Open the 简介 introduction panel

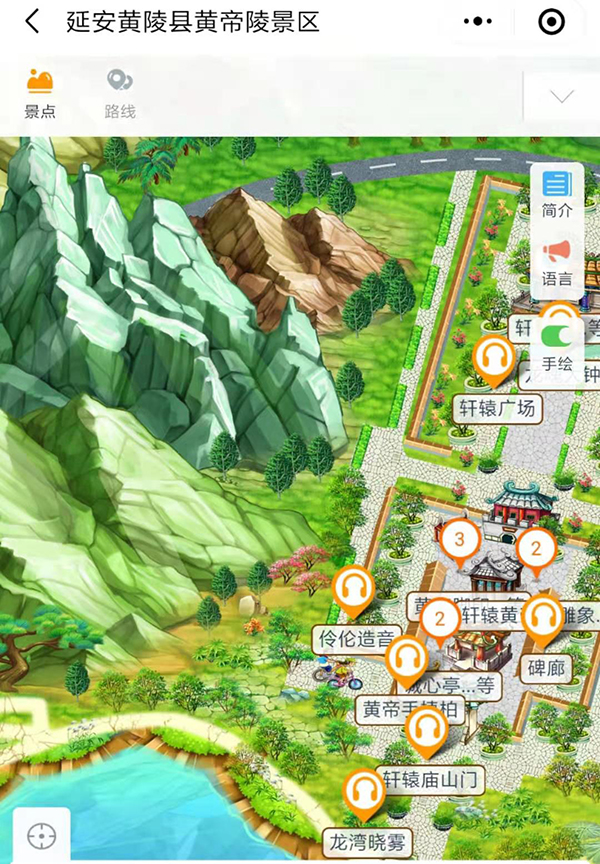pyautogui.click(x=557, y=193)
